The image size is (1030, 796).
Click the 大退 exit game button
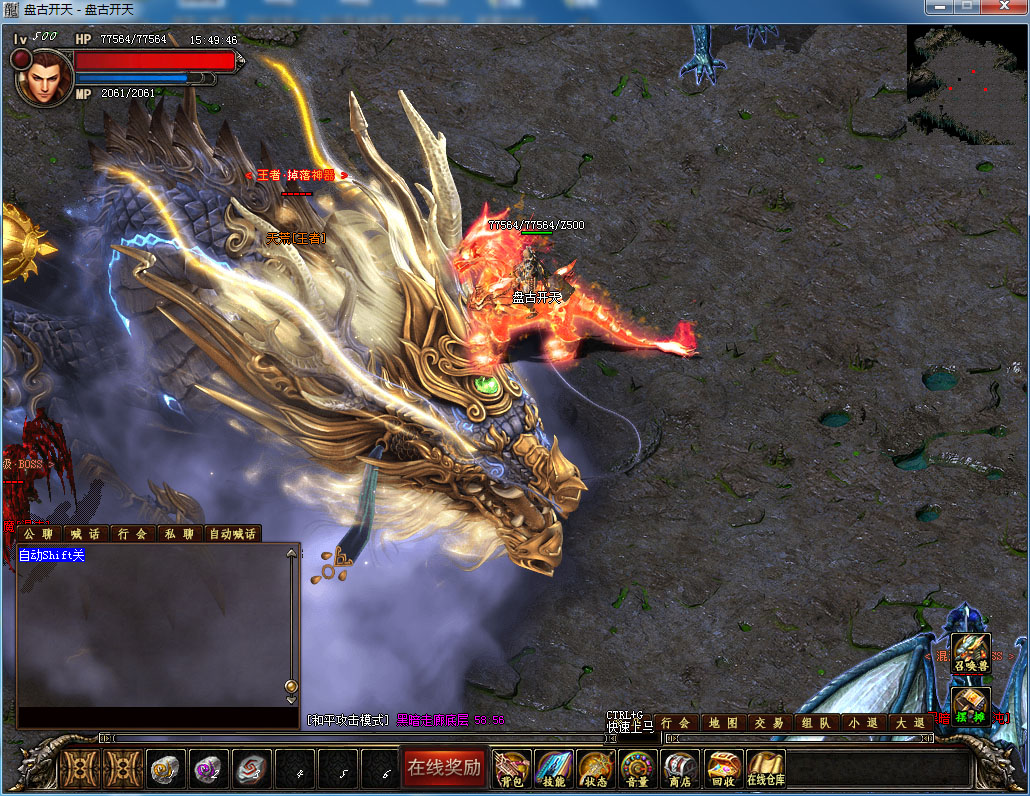pyautogui.click(x=907, y=722)
